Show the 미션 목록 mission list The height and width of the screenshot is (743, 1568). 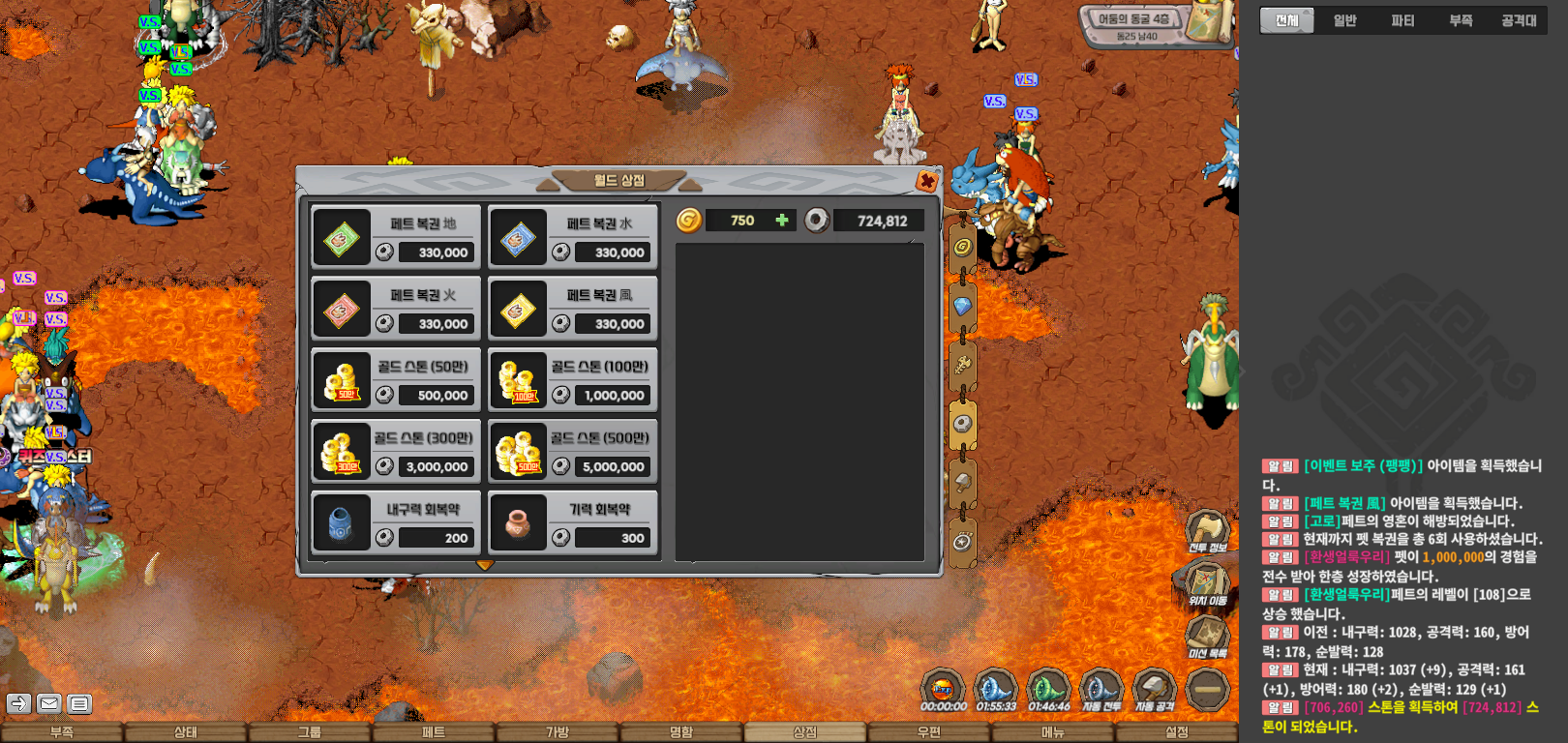pos(1207,638)
